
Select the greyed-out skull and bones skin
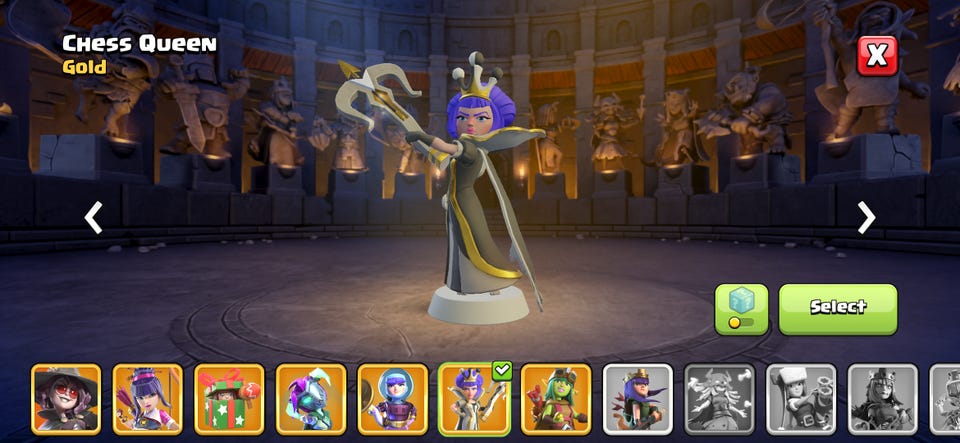pyautogui.click(x=719, y=398)
